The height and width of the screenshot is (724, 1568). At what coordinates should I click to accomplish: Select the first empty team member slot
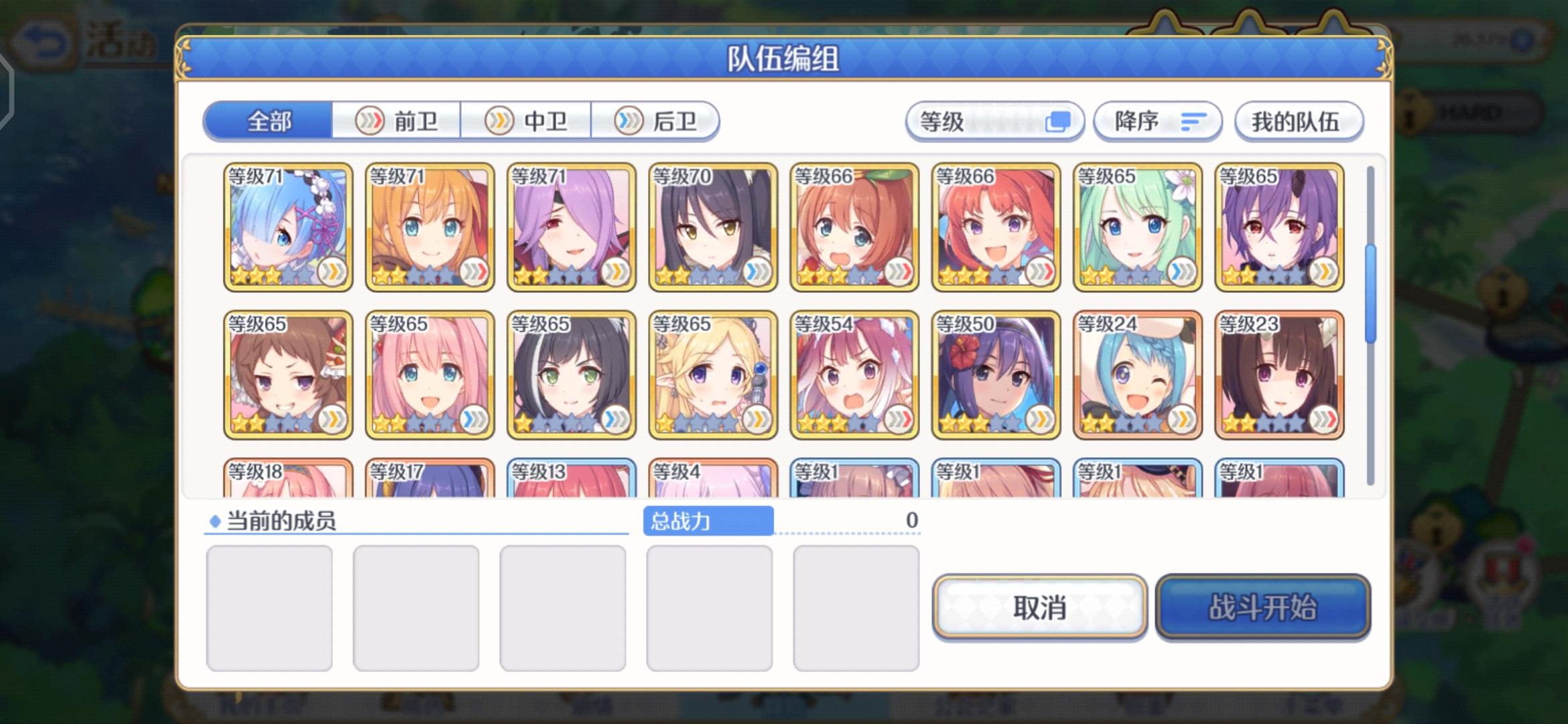coord(269,607)
